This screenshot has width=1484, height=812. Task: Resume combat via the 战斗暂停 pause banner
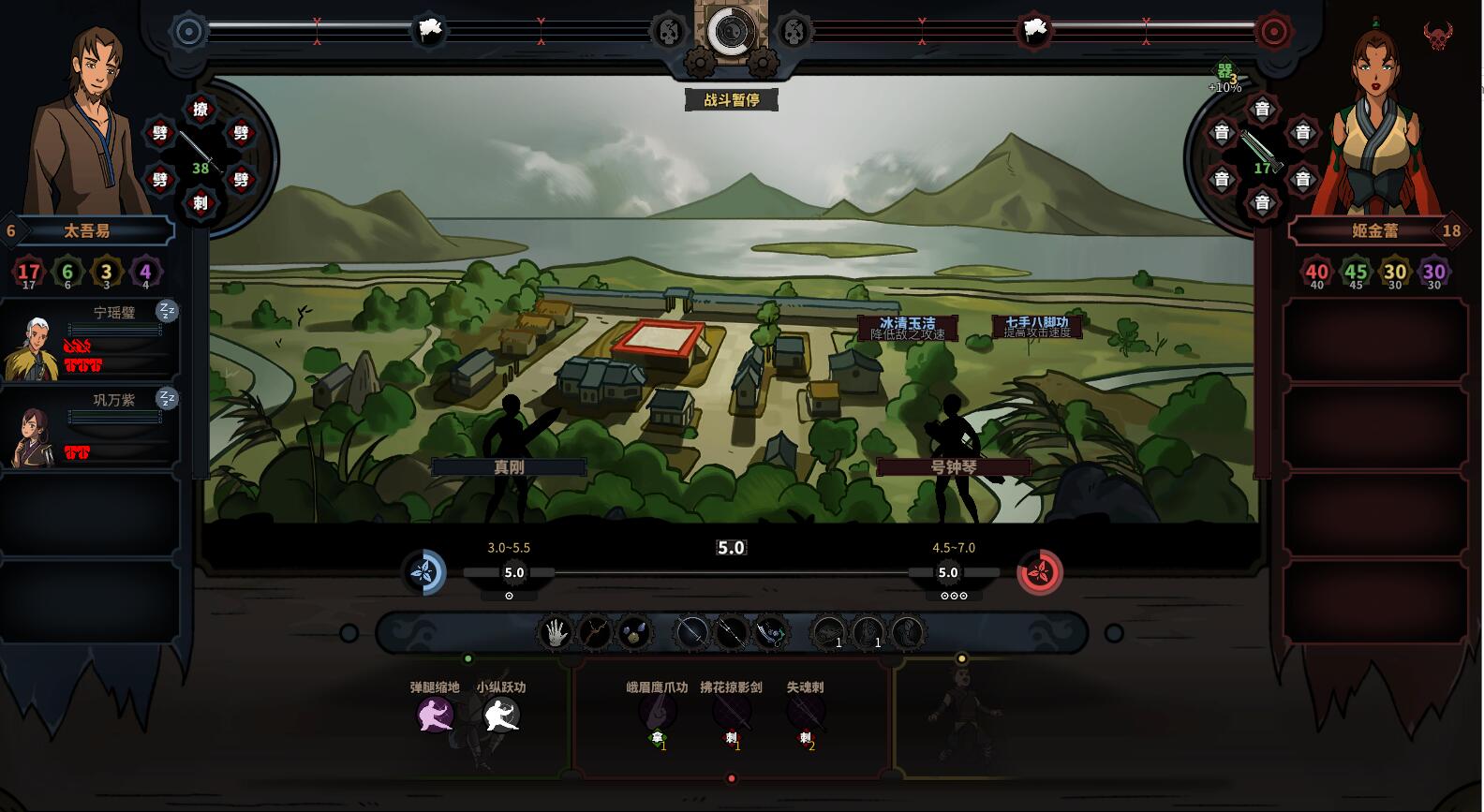pyautogui.click(x=731, y=99)
